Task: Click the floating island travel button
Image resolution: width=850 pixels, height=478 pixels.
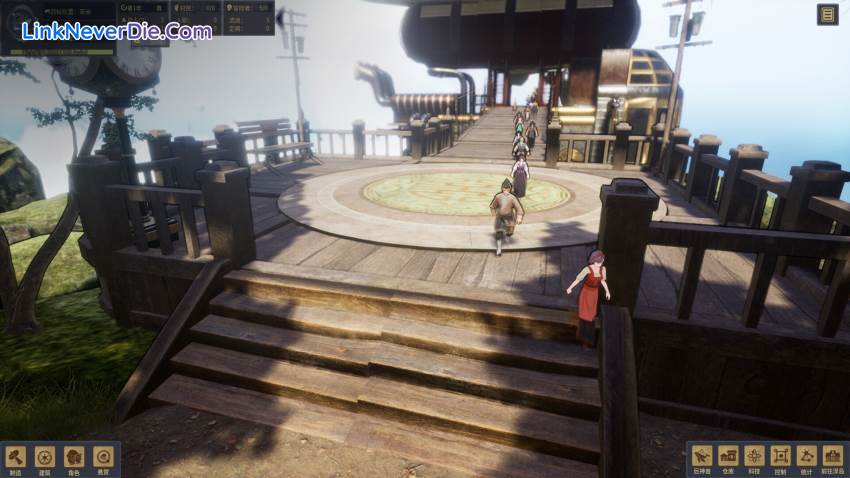Action: (832, 457)
